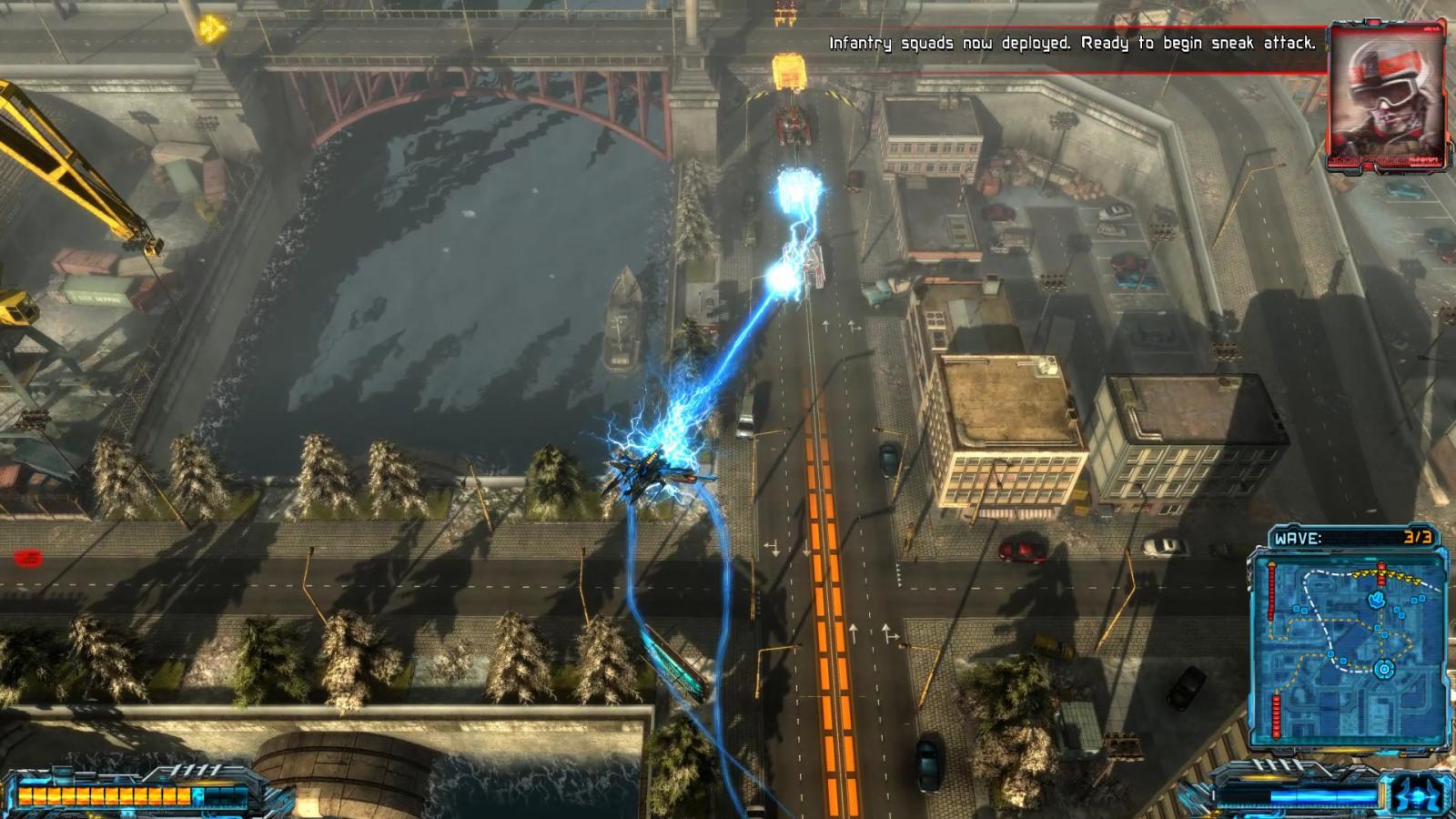Screen dimensions: 1456x819
Task: Select the harvester core marker on the minimap
Action: pyautogui.click(x=1383, y=670)
